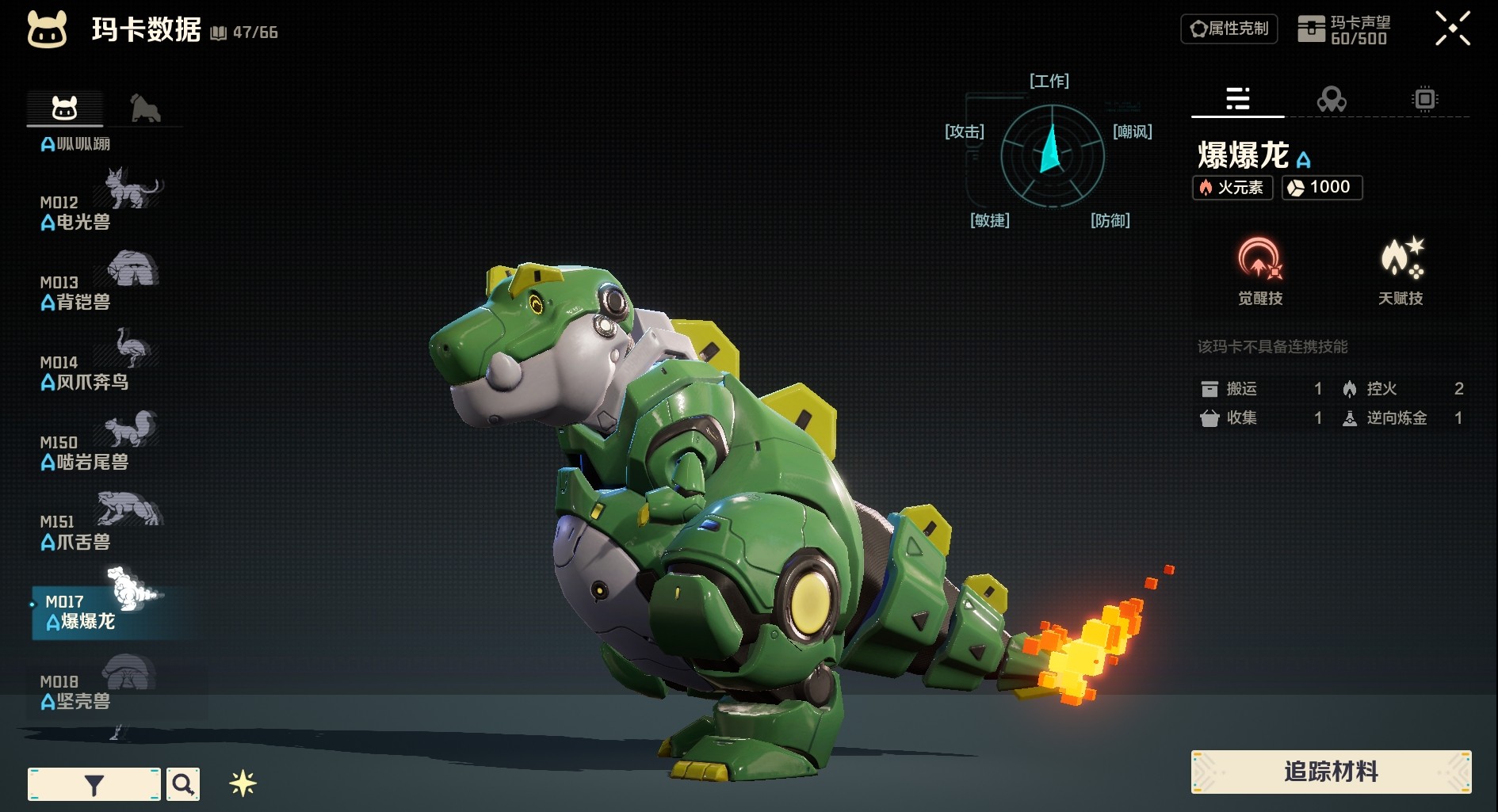1498x812 pixels.
Task: Click the sparkle star icon
Action: tap(243, 783)
